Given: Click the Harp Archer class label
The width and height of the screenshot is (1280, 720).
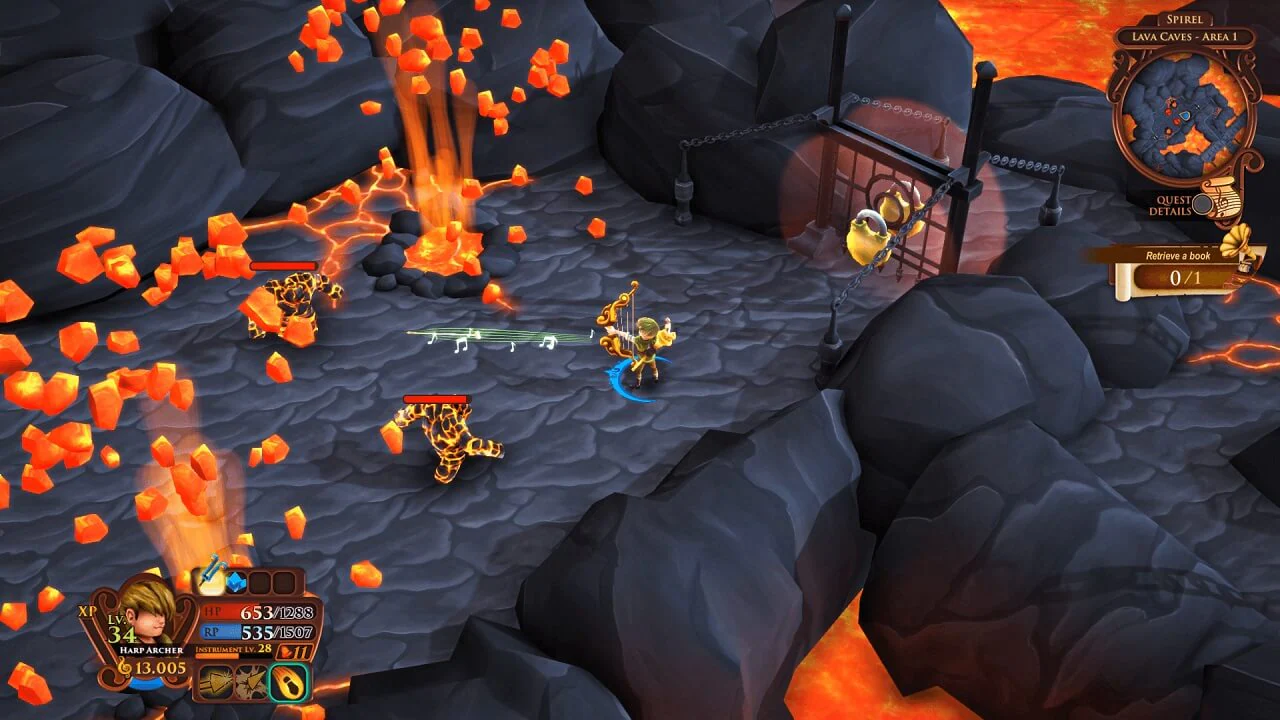Looking at the screenshot, I should coord(151,650).
